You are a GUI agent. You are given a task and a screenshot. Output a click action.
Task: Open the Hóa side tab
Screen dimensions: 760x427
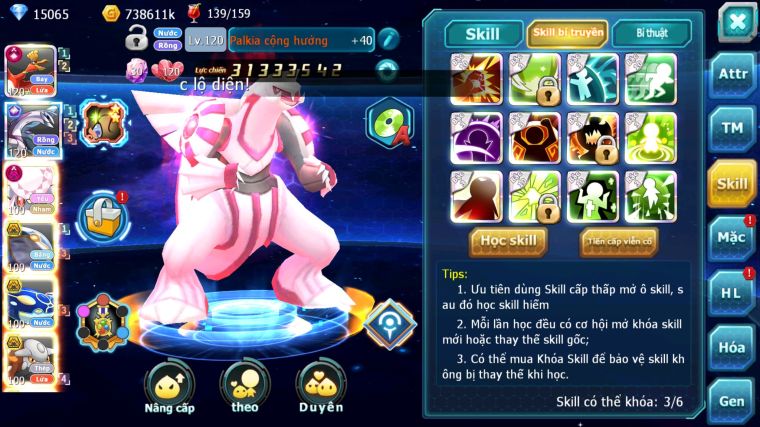click(x=732, y=347)
